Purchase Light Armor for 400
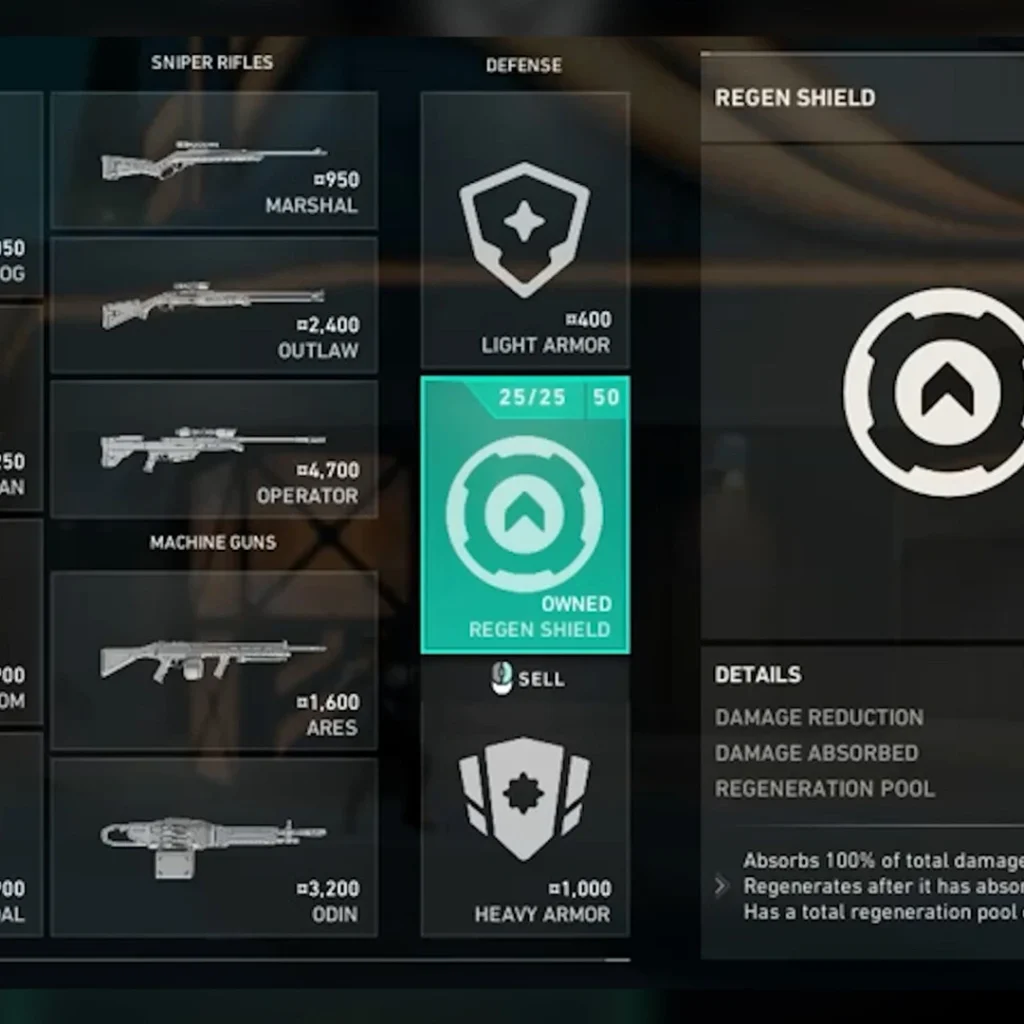This screenshot has width=1024, height=1024. (525, 231)
